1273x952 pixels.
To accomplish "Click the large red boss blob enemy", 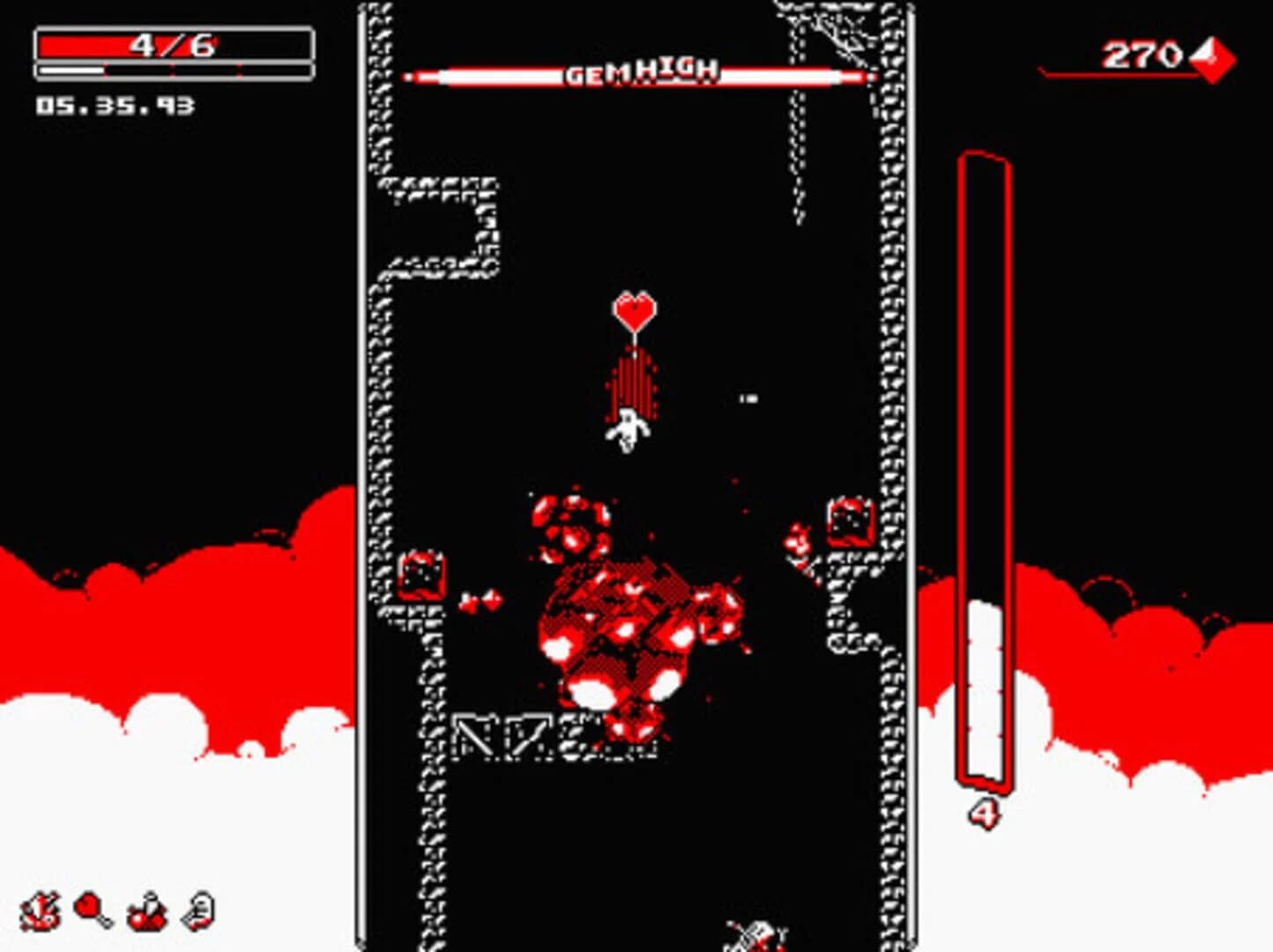I will [626, 635].
